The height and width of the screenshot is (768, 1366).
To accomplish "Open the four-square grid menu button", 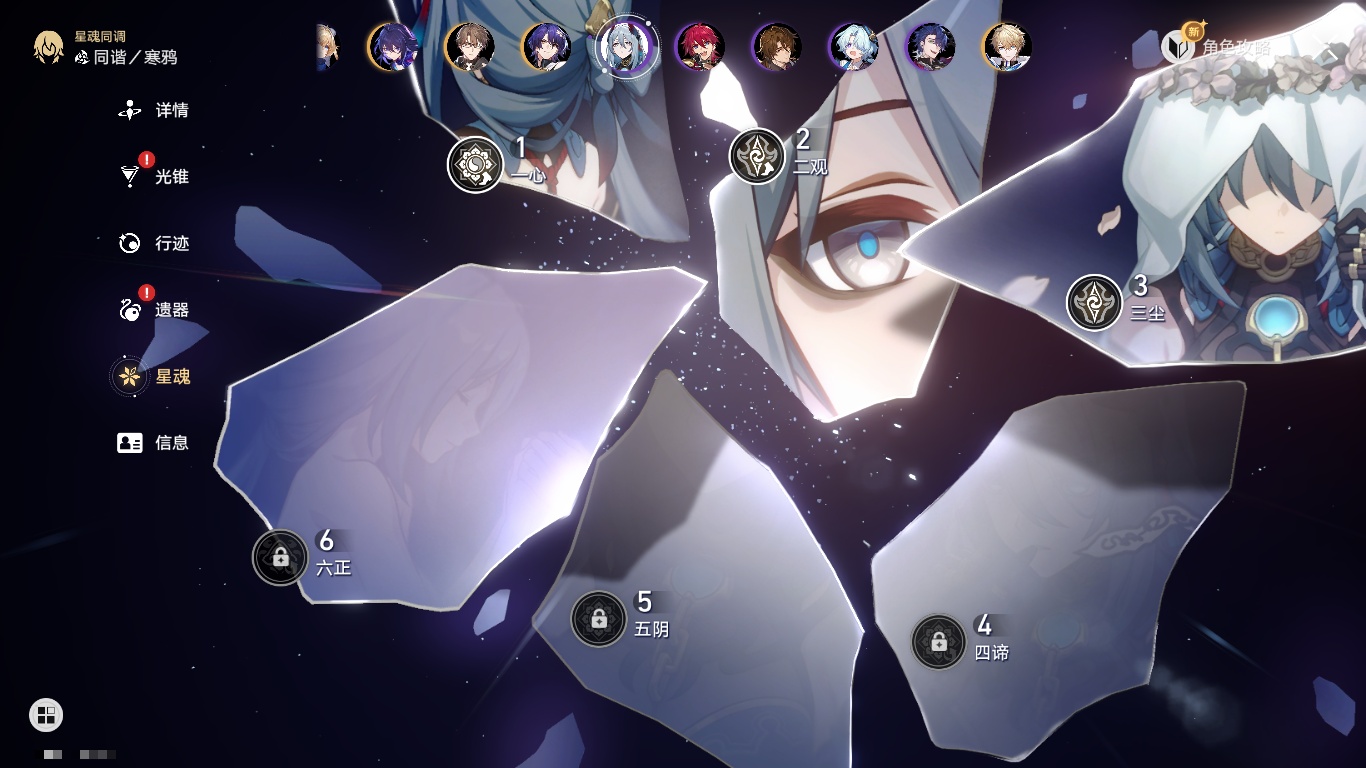I will click(46, 714).
